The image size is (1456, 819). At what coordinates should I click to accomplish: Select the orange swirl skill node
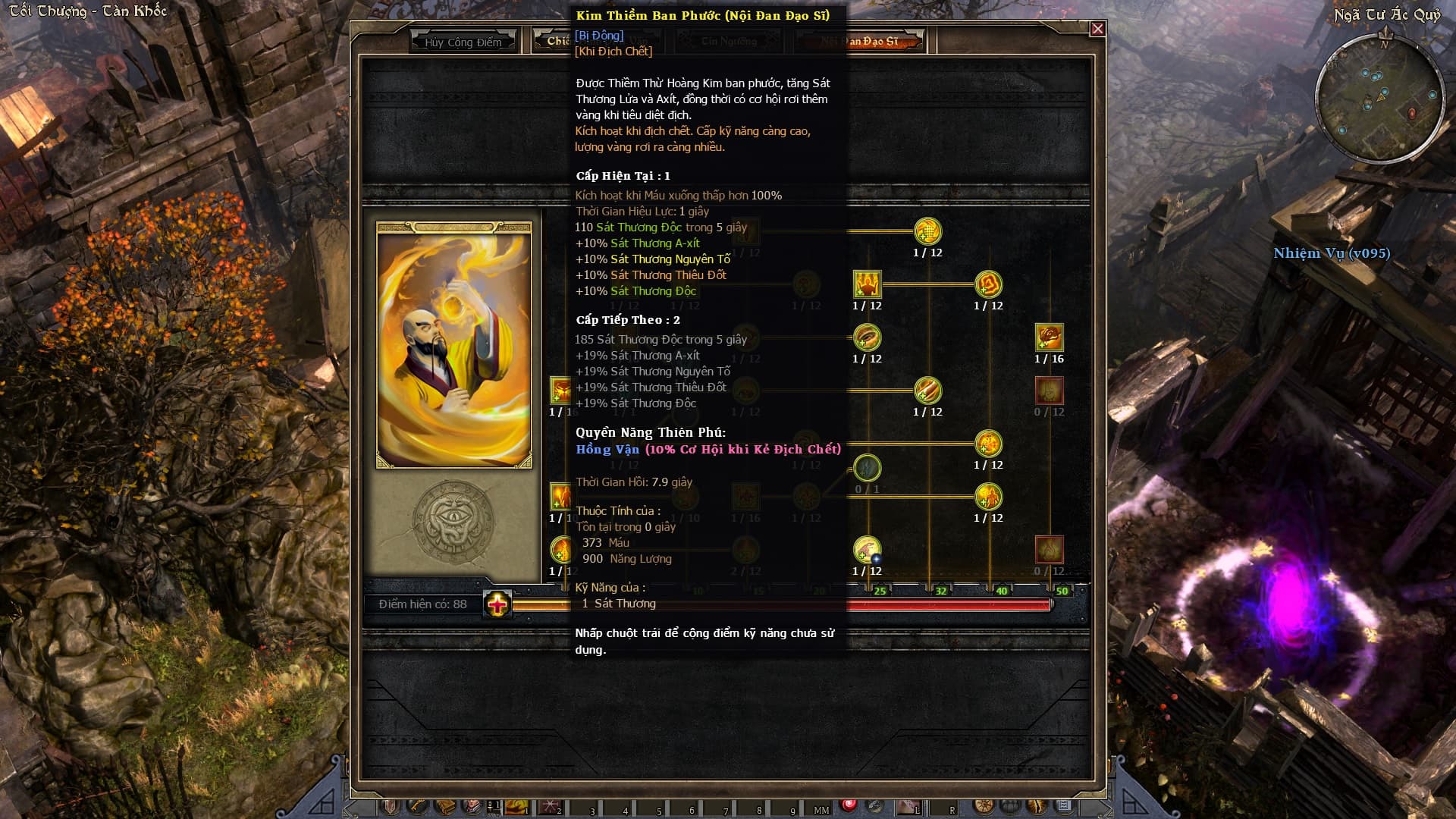(988, 284)
